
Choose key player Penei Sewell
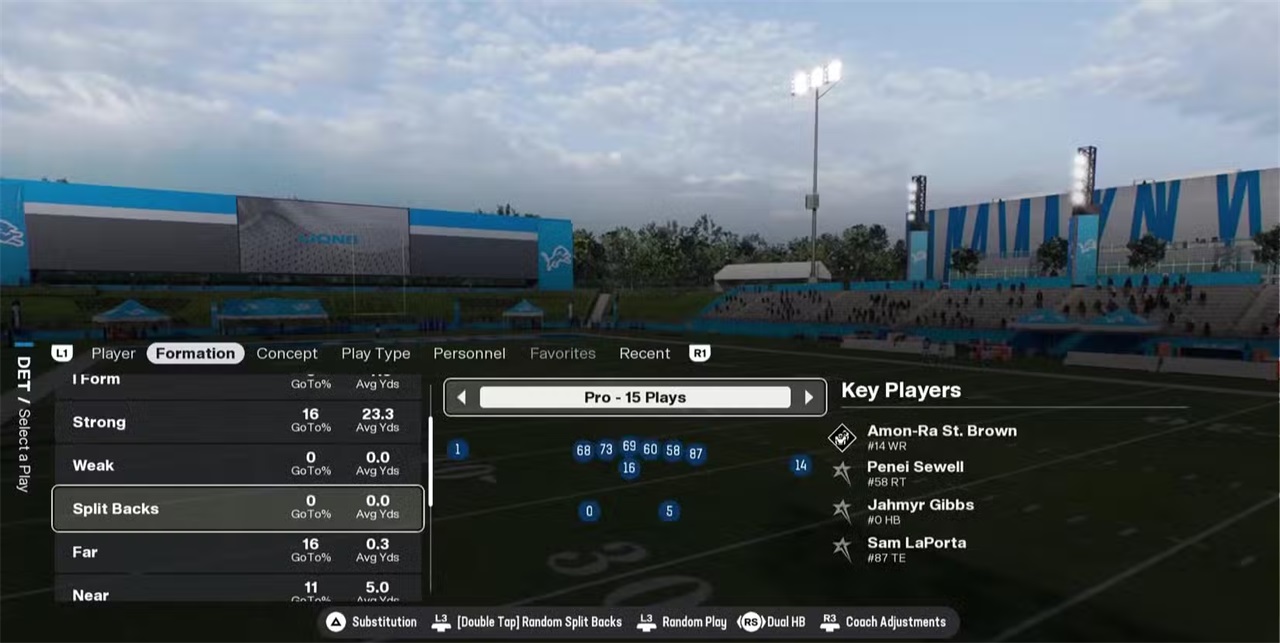point(914,472)
